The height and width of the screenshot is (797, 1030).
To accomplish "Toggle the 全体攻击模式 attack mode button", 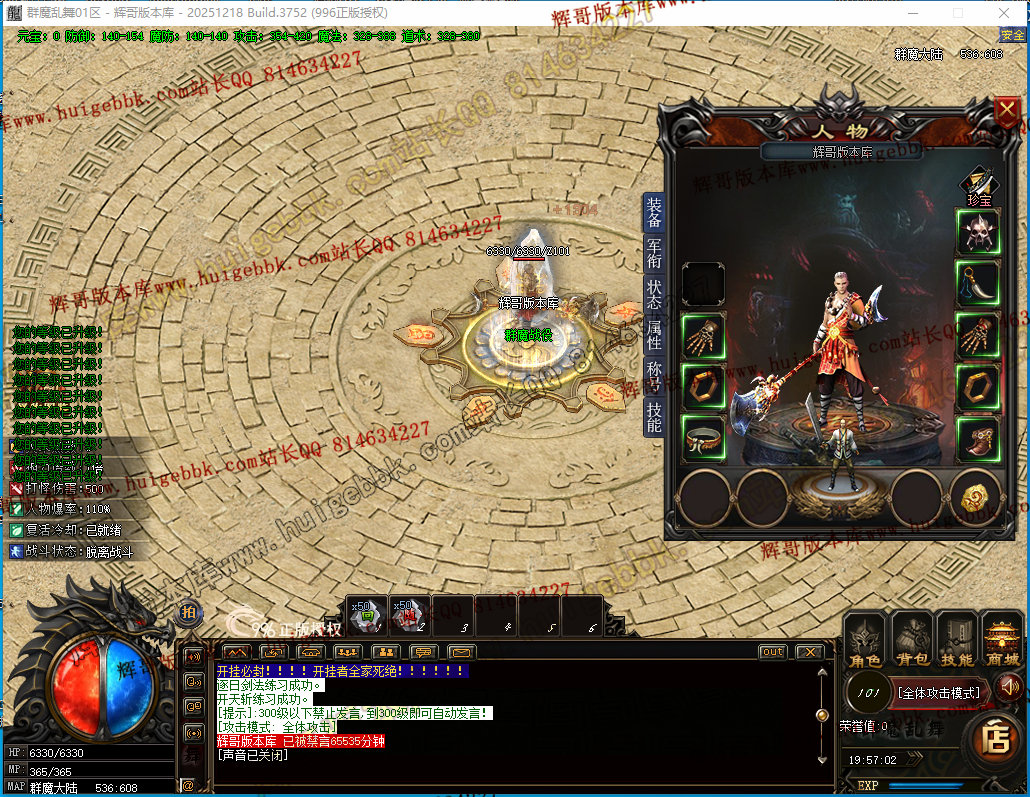I will click(x=939, y=692).
